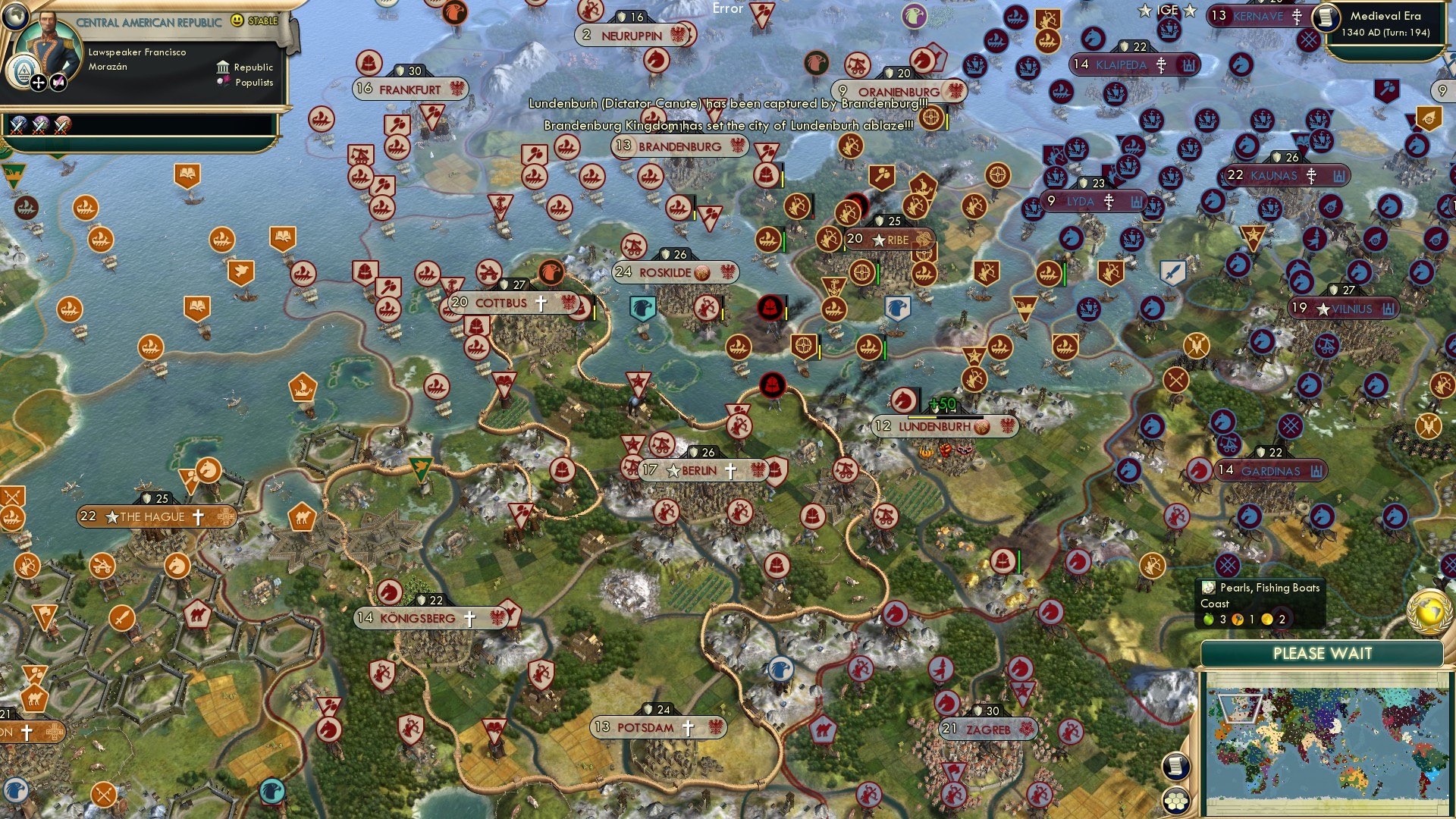
Task: Click the PLEASE WAIT banner
Action: tap(1323, 652)
